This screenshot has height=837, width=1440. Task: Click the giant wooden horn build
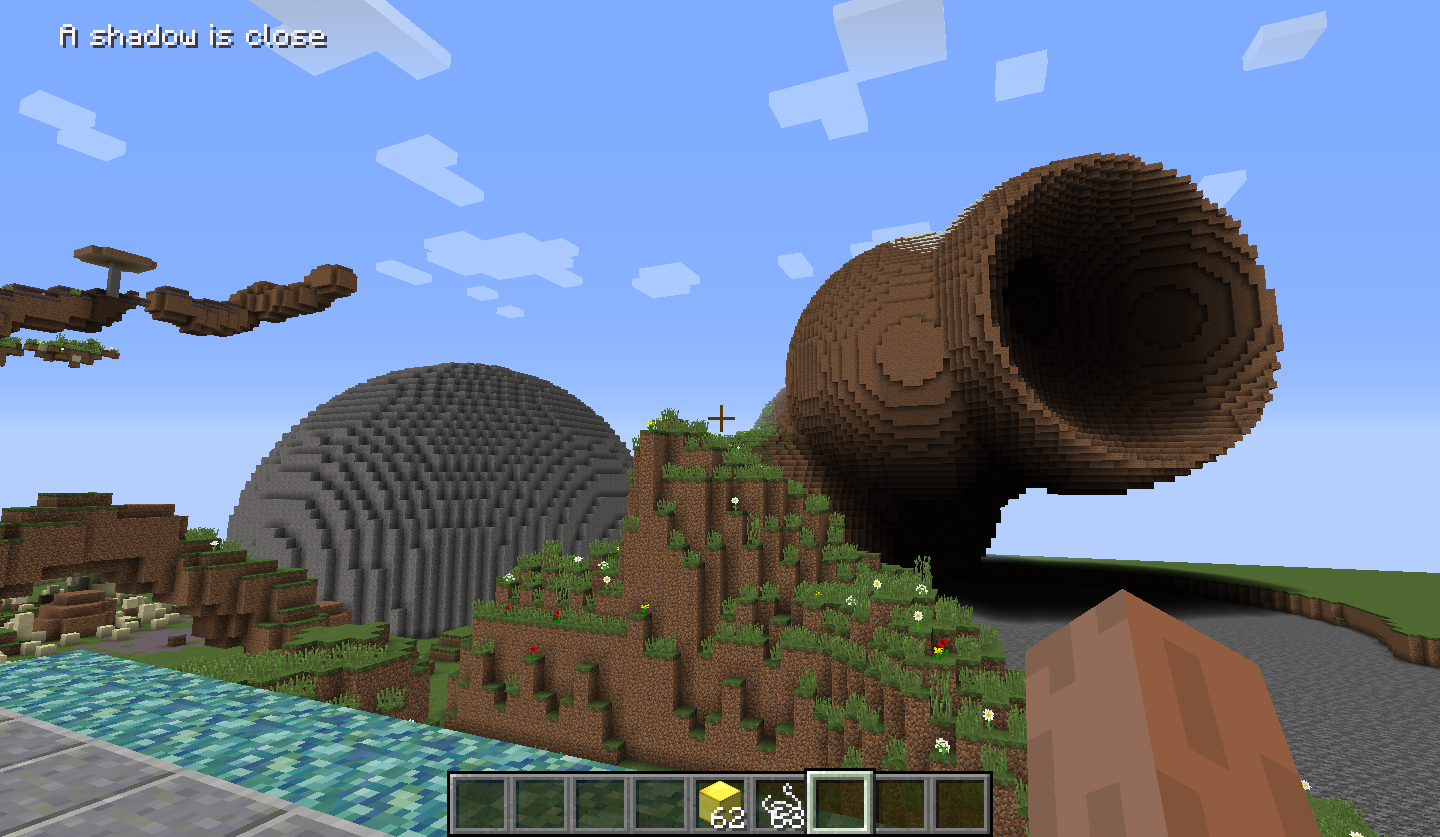[x=1050, y=330]
